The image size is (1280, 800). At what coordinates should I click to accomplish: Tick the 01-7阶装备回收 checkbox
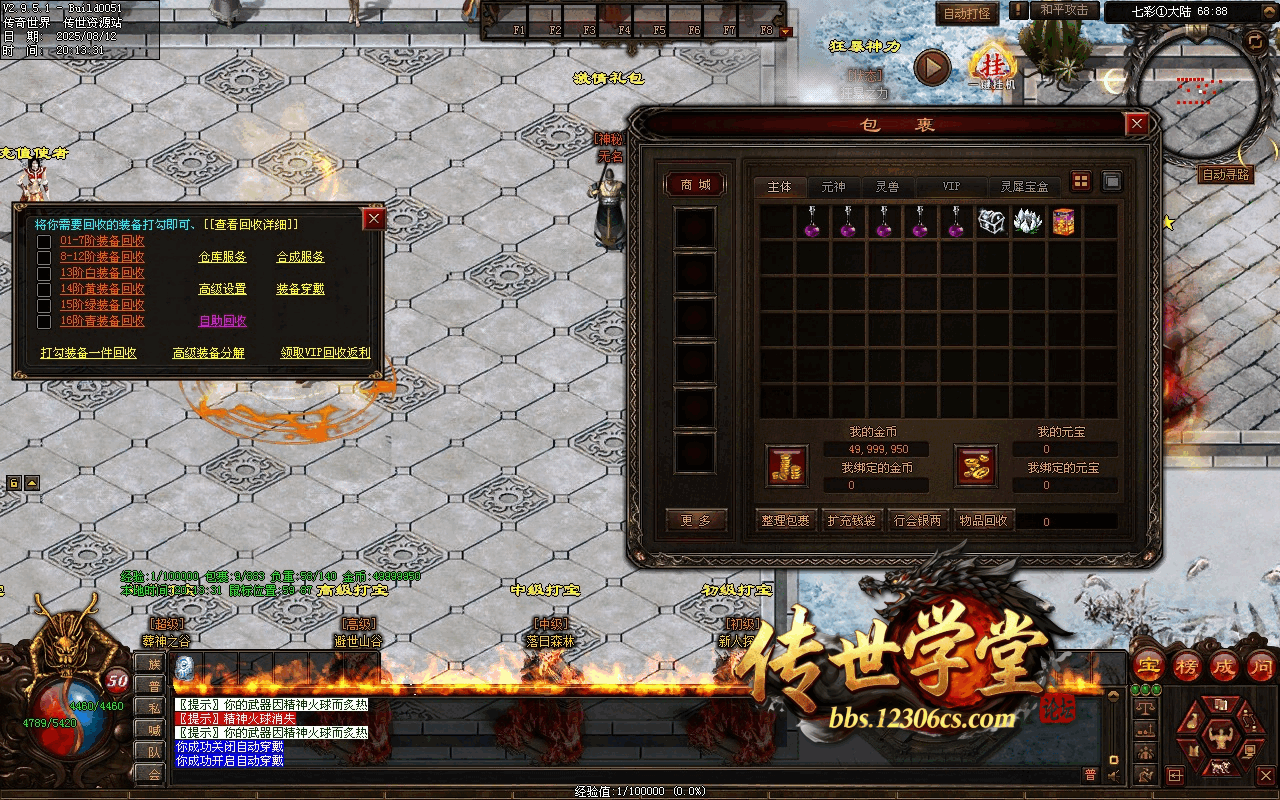[x=44, y=241]
